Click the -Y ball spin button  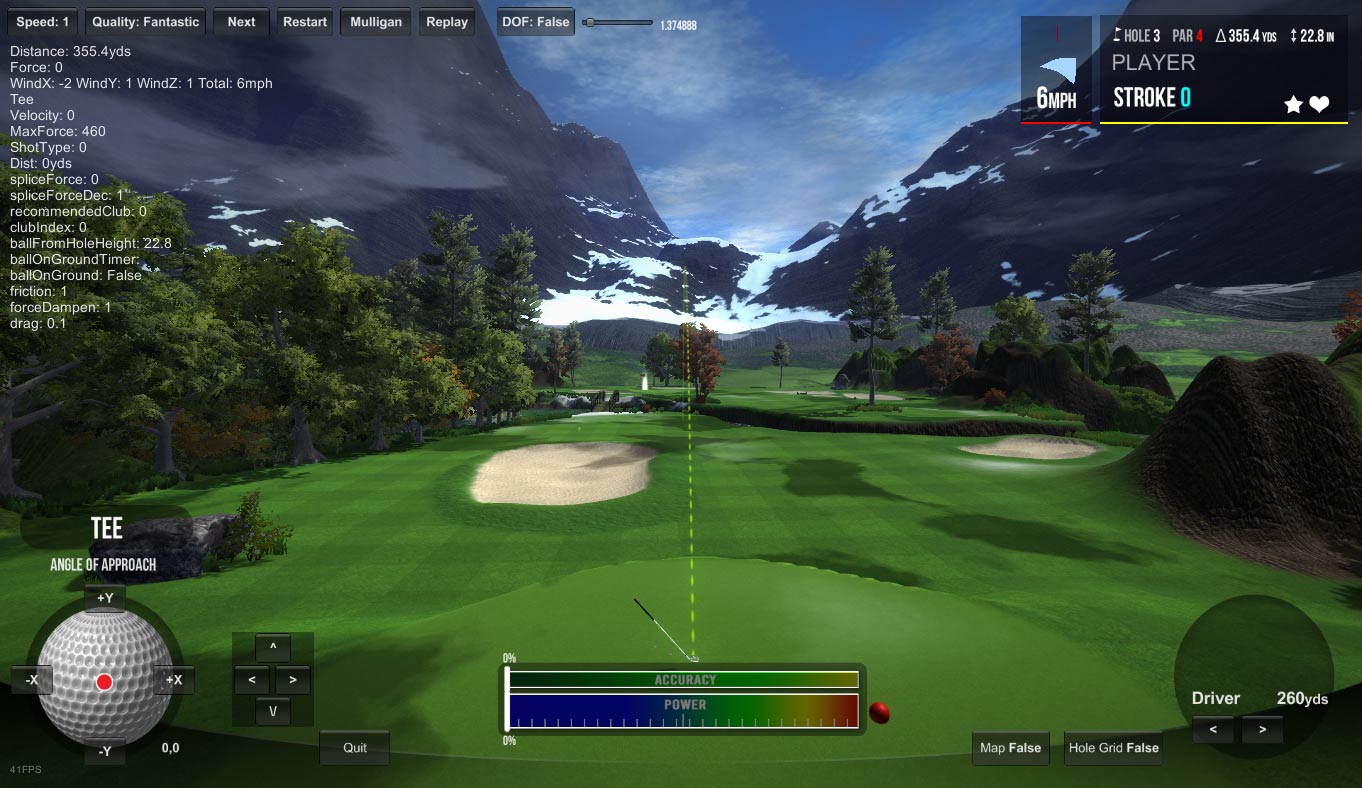pos(105,751)
